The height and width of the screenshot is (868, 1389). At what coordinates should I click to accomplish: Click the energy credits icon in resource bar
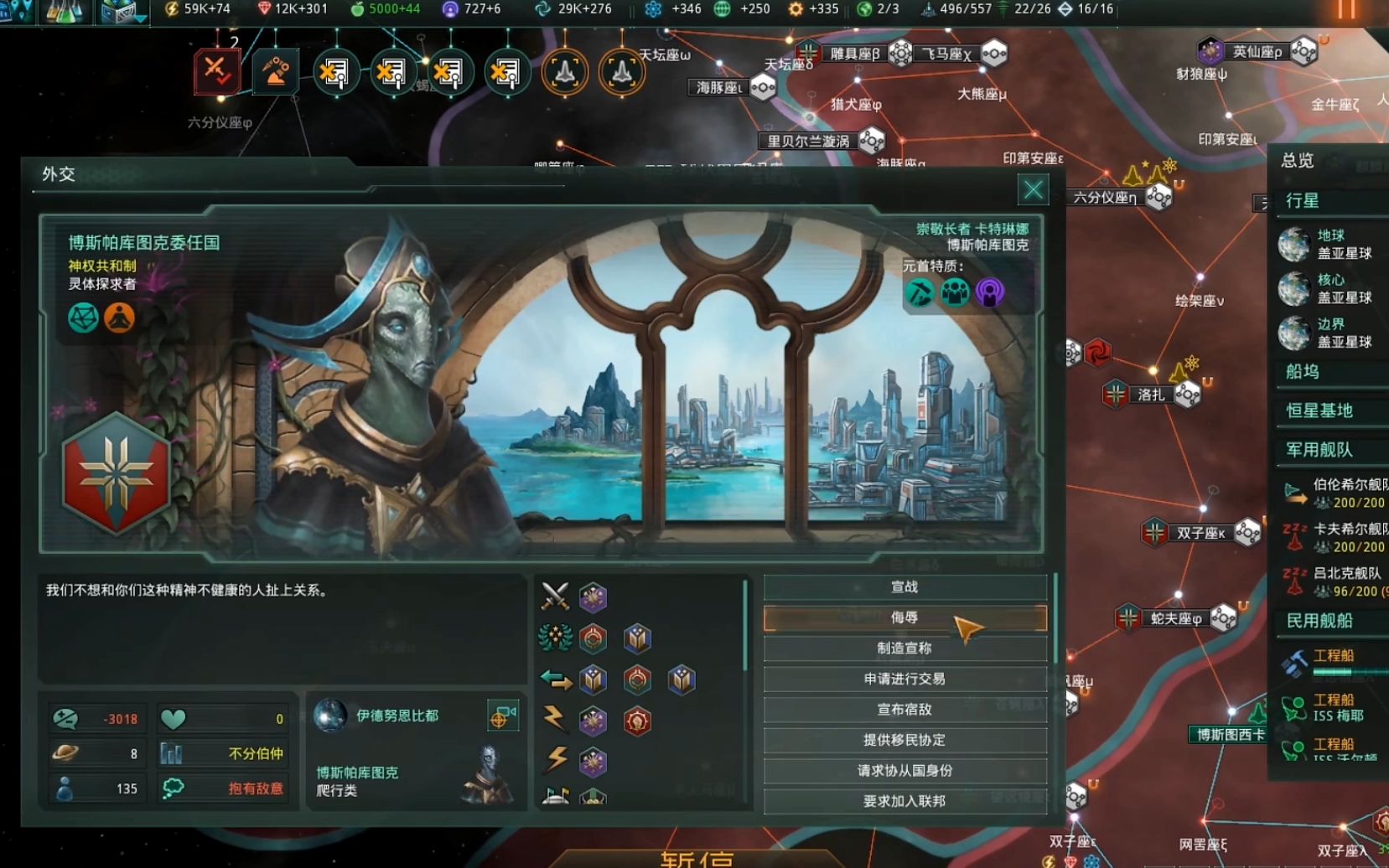pos(174,9)
